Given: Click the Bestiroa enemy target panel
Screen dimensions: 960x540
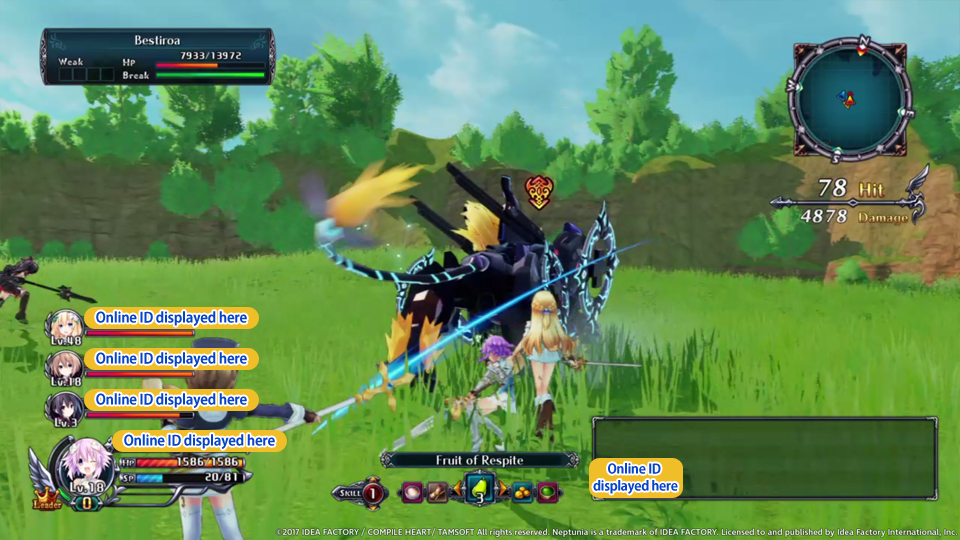Looking at the screenshot, I should point(157,56).
